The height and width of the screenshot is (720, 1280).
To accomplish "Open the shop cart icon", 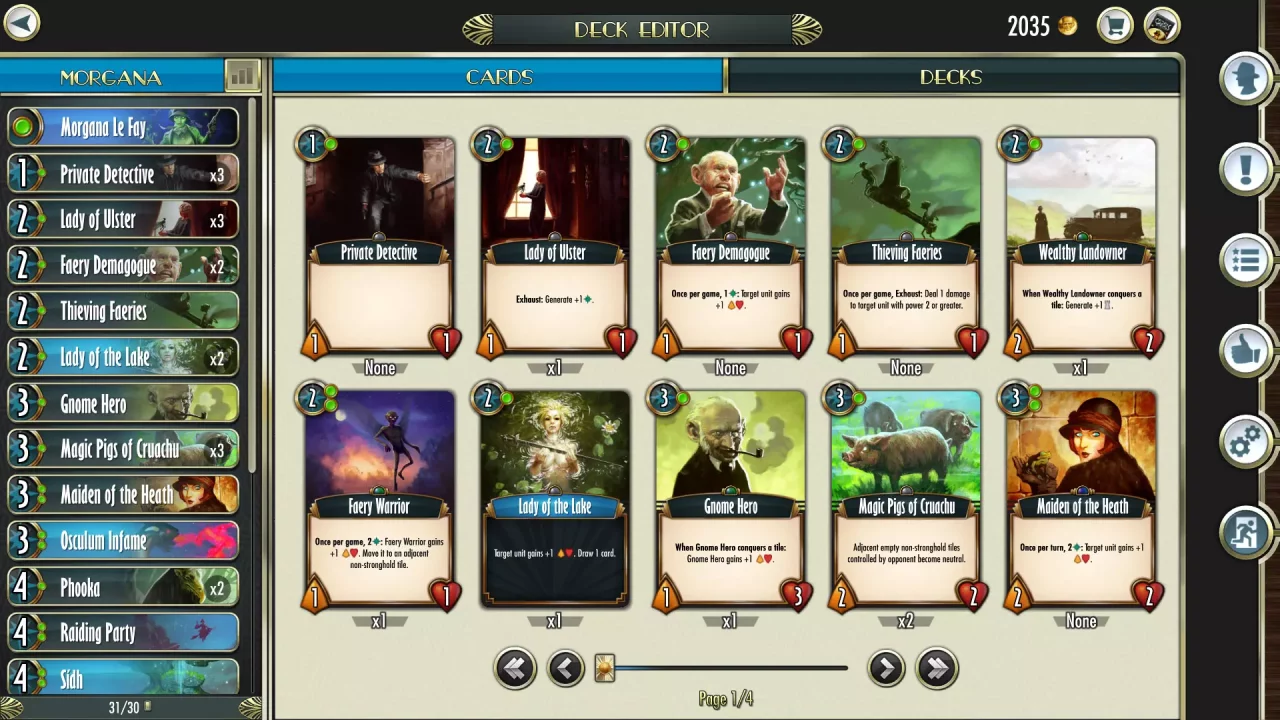I will [x=1114, y=26].
